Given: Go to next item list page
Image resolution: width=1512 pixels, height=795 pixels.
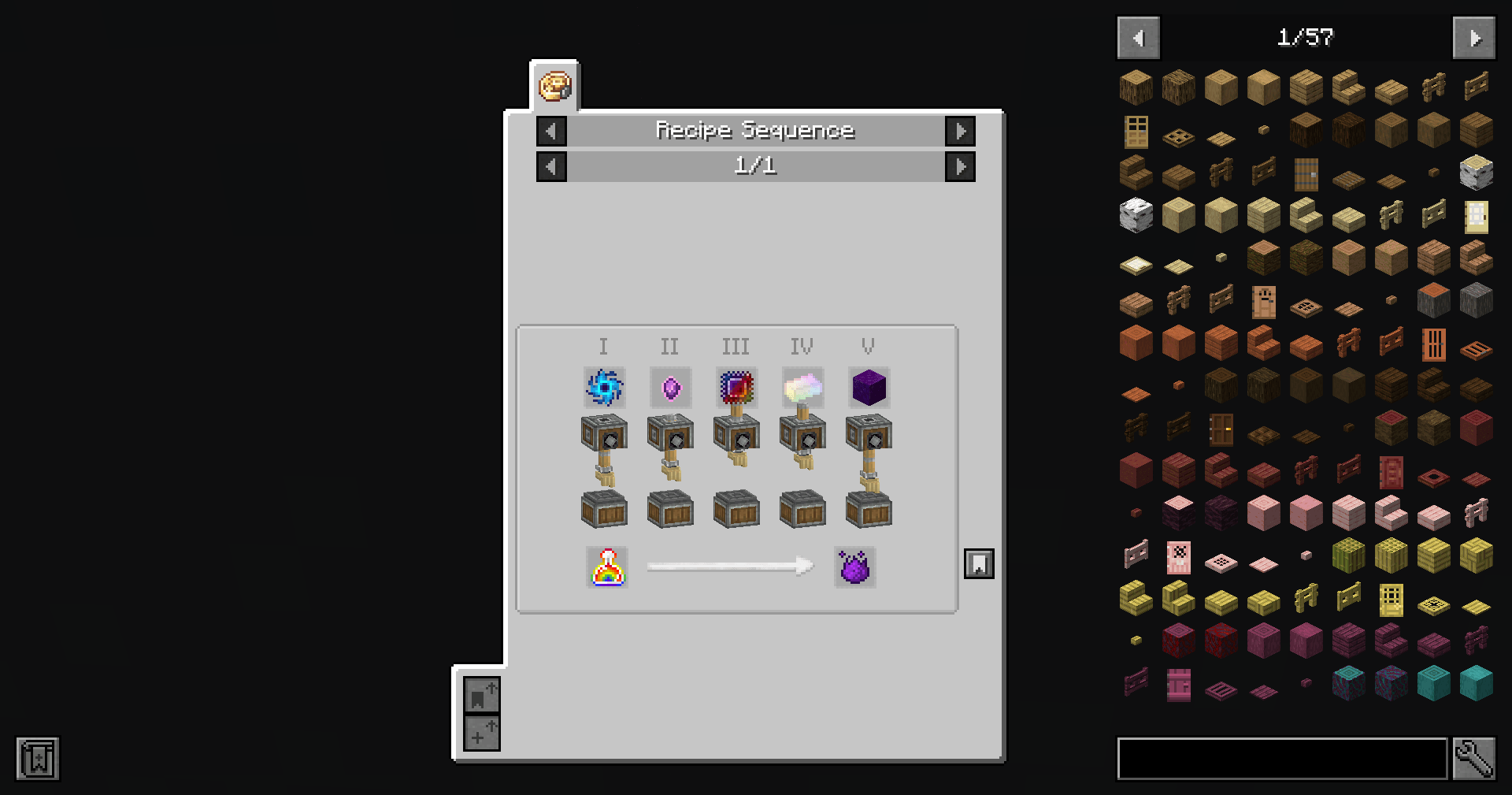Looking at the screenshot, I should pos(1473,37).
